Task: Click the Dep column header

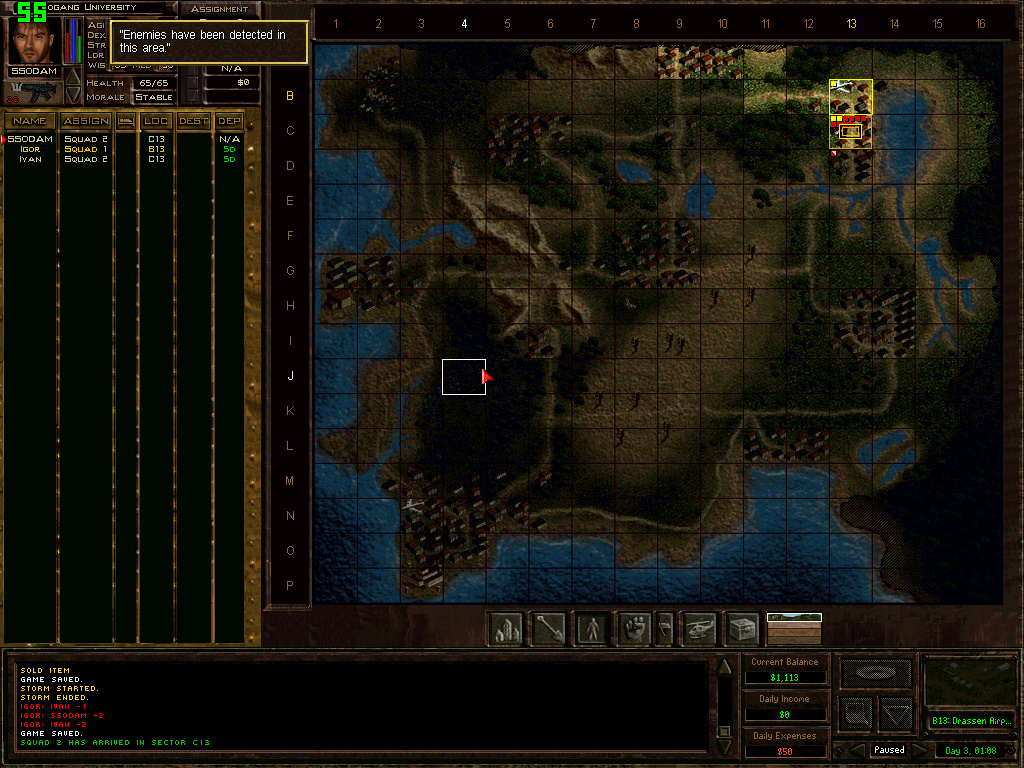Action: click(x=230, y=121)
